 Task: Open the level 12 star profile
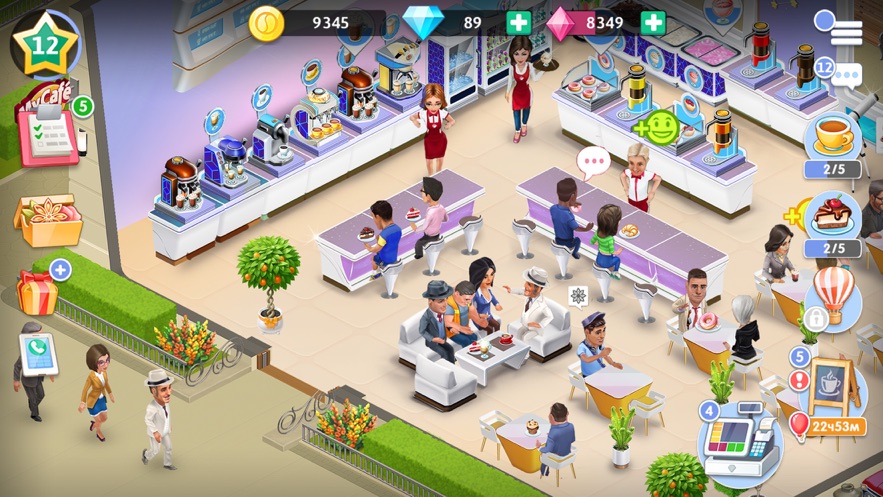tap(45, 46)
